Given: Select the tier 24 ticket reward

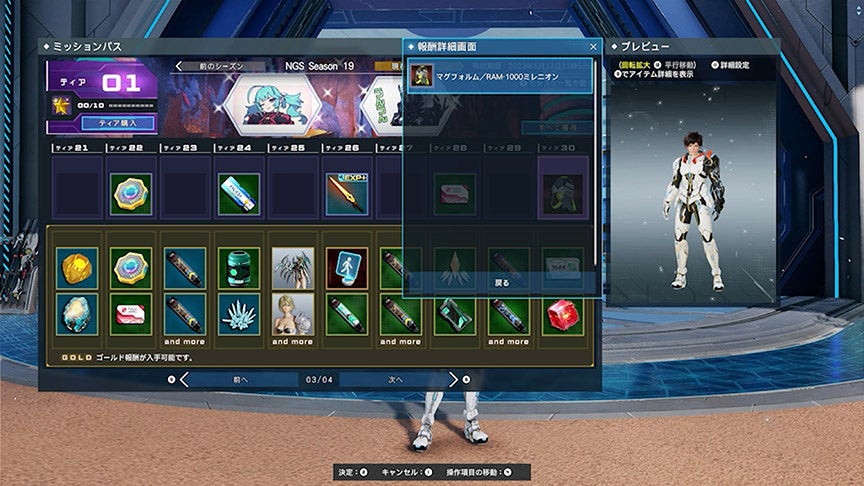Looking at the screenshot, I should click(x=239, y=195).
